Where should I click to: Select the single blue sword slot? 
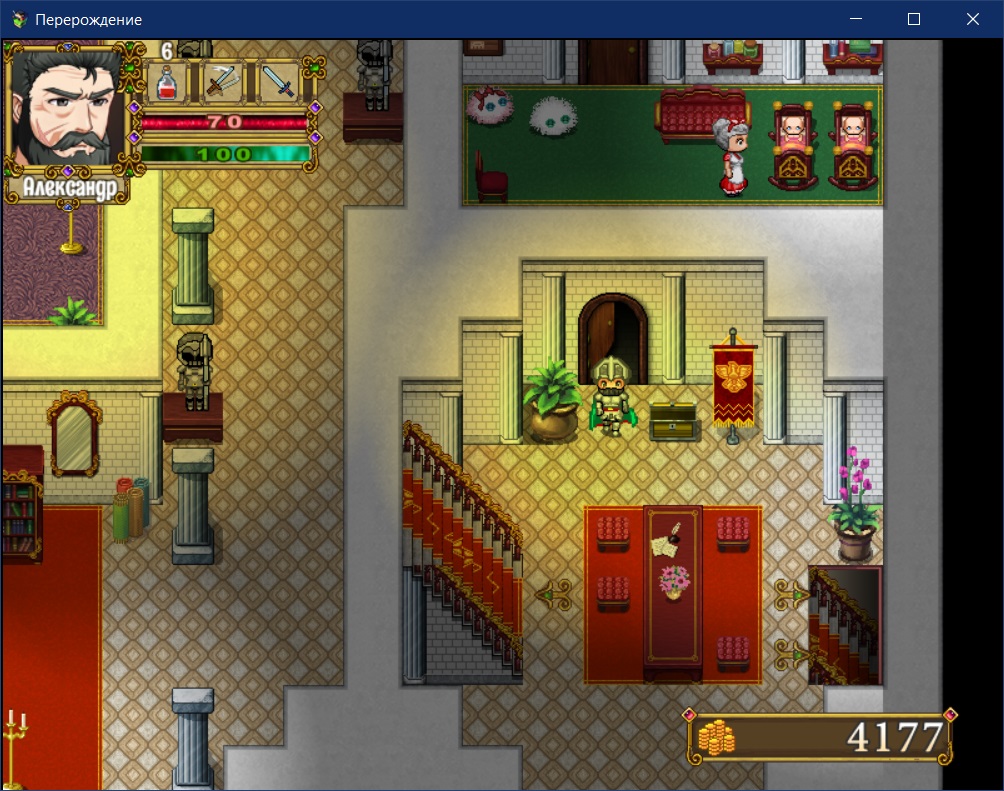click(x=282, y=82)
